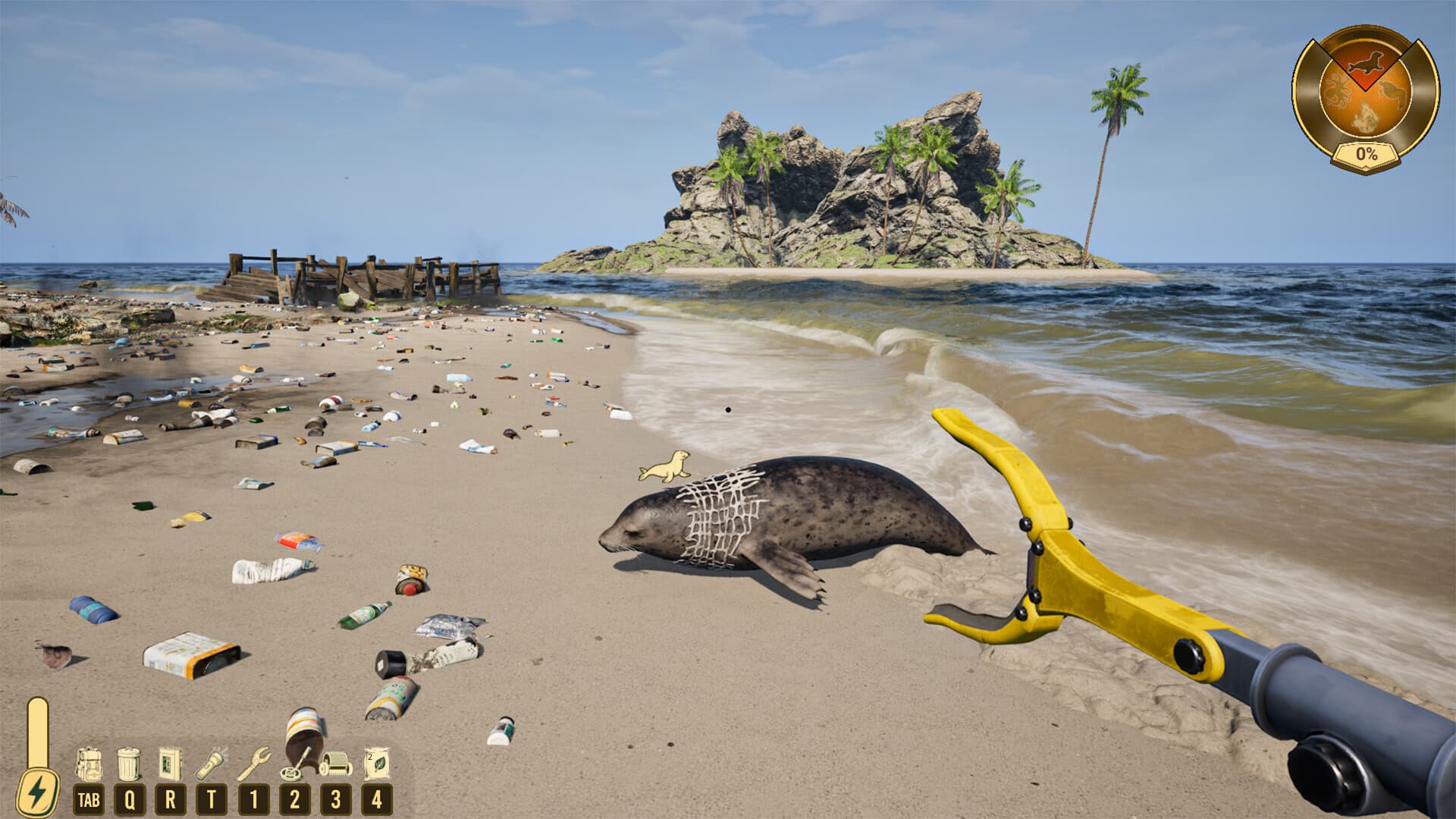Select the cassette player icon

(168, 762)
